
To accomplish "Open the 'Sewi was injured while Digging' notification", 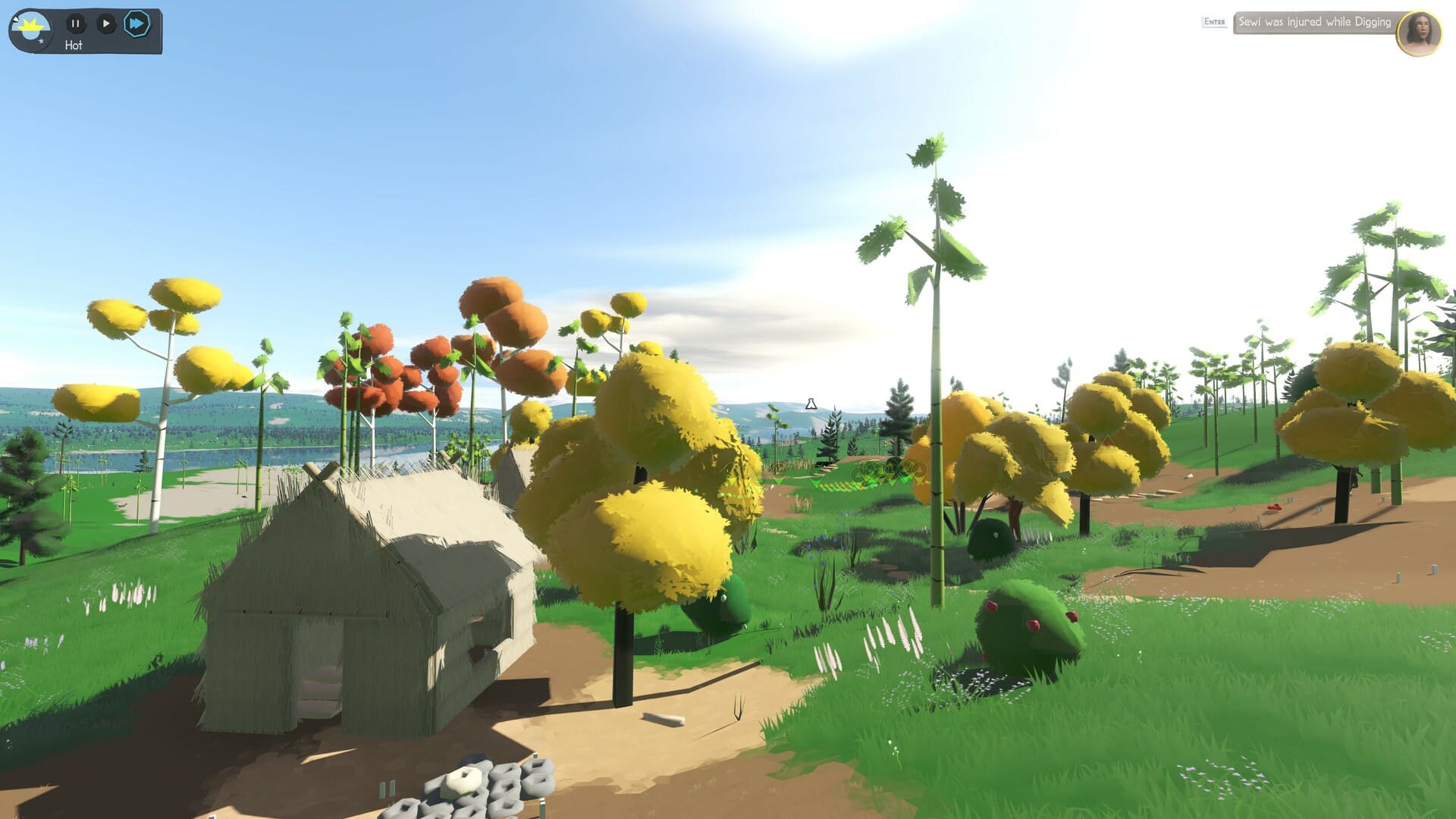I will pos(1314,22).
